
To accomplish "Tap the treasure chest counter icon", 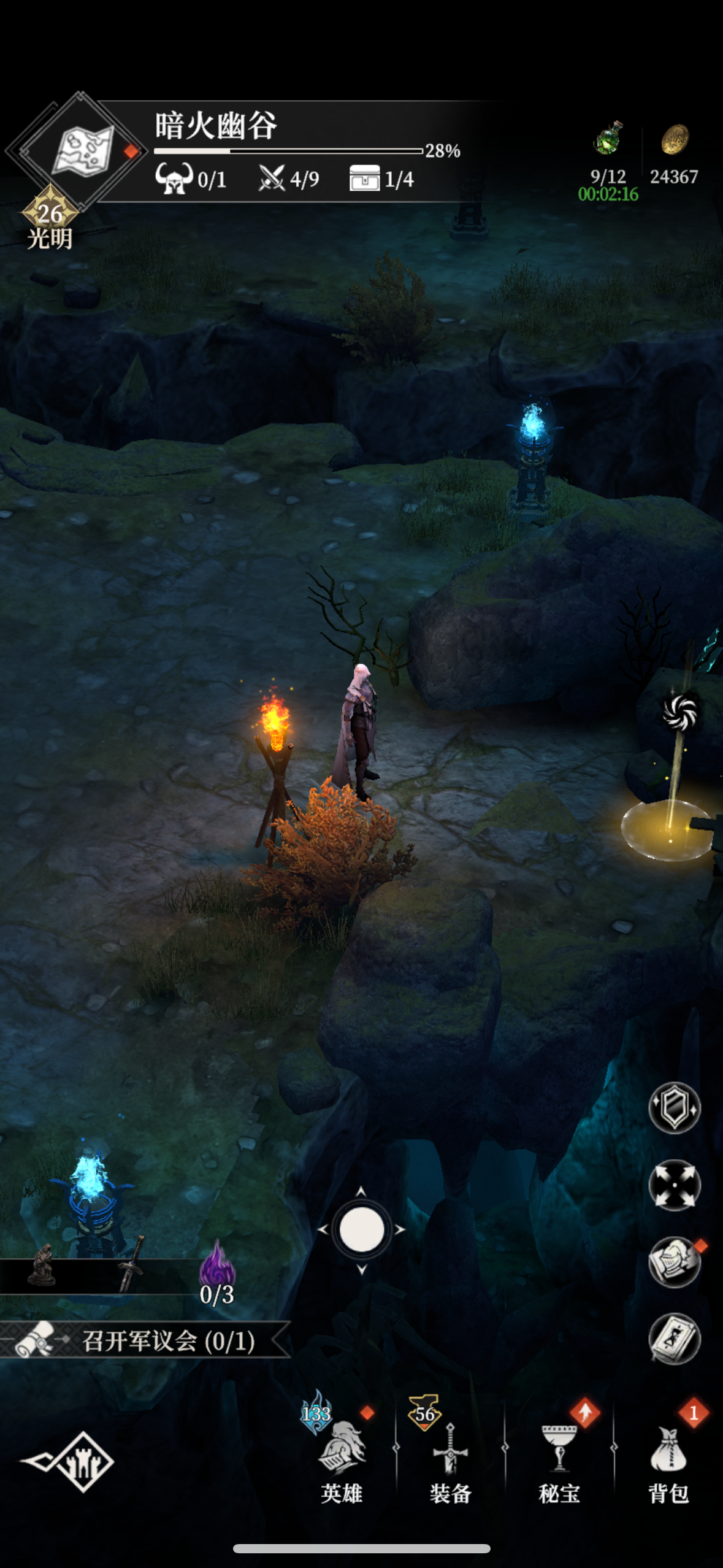I will tap(364, 179).
